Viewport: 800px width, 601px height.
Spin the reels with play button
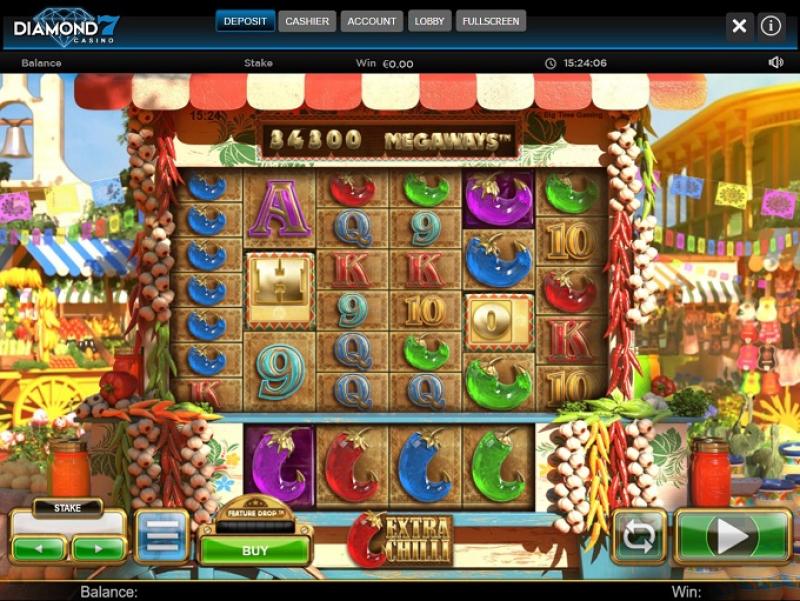pyautogui.click(x=733, y=537)
